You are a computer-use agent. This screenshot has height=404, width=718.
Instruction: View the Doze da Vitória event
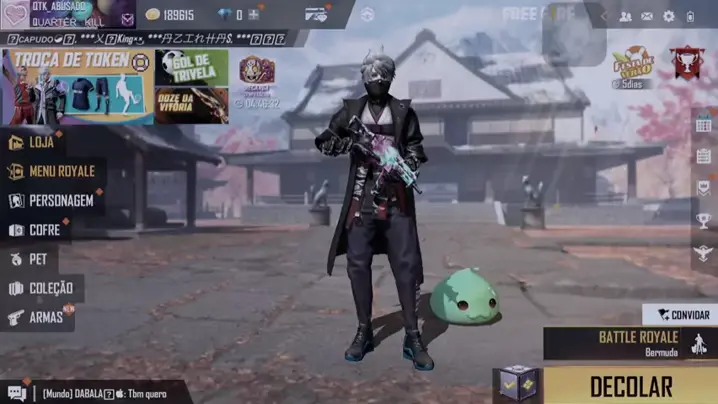(x=191, y=104)
